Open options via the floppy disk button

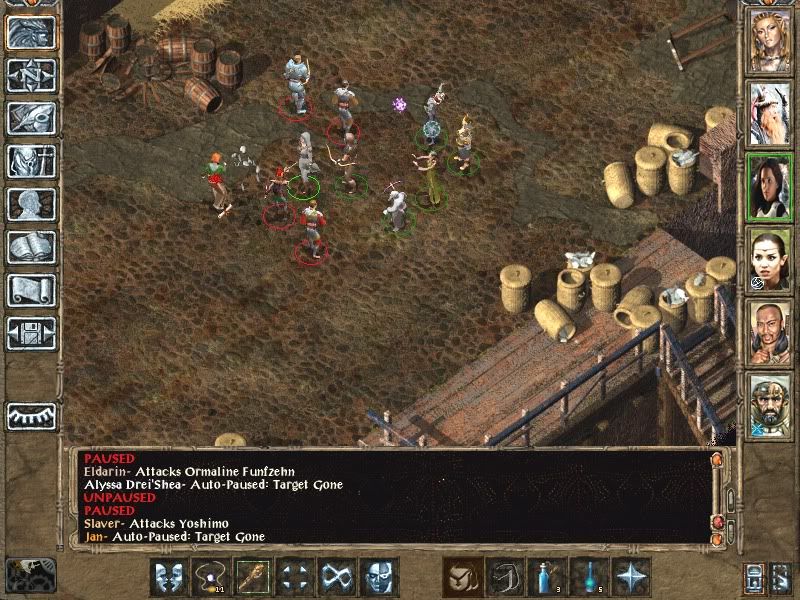[31, 332]
